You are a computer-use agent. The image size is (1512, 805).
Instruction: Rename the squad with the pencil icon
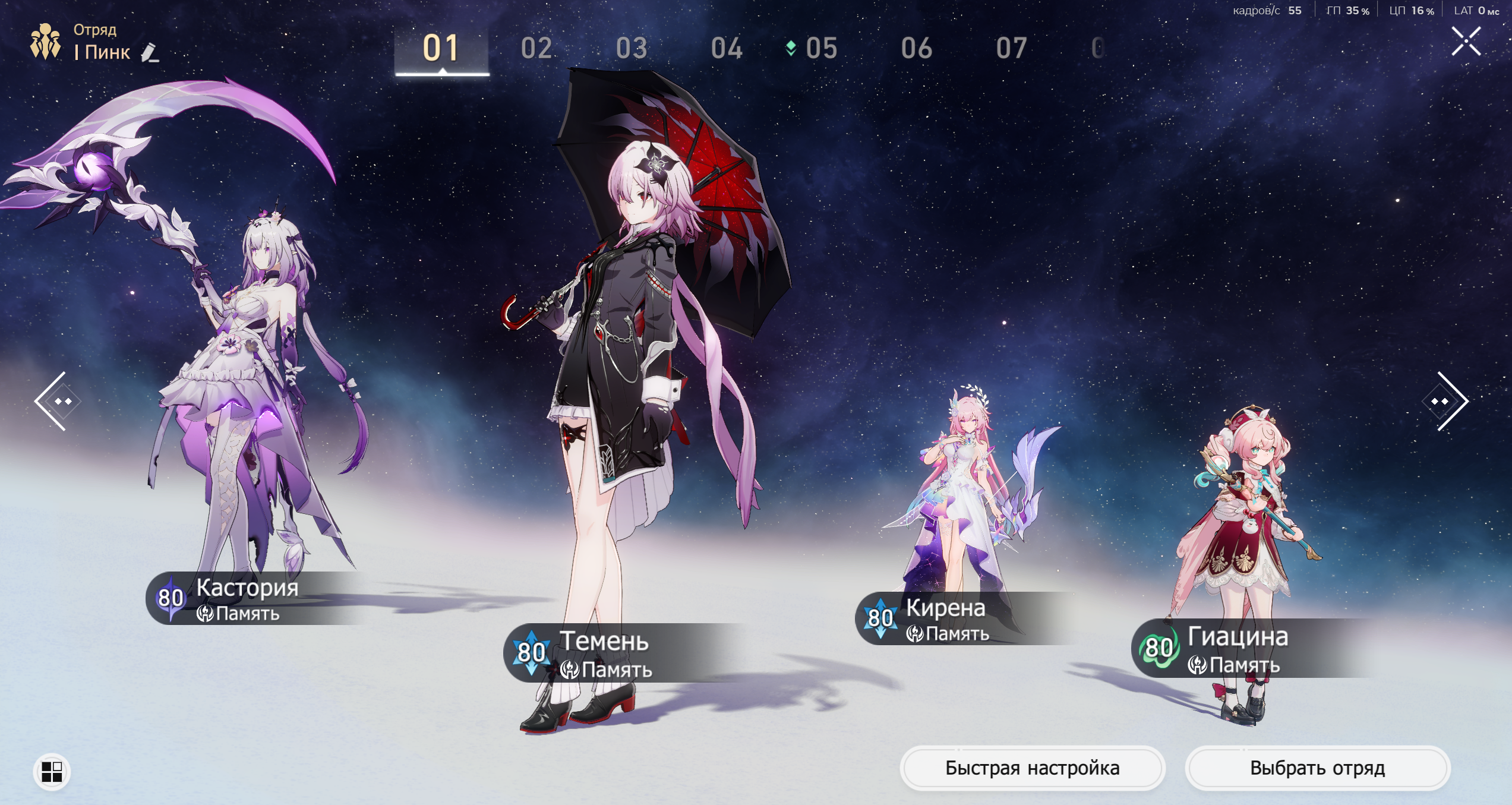[150, 53]
